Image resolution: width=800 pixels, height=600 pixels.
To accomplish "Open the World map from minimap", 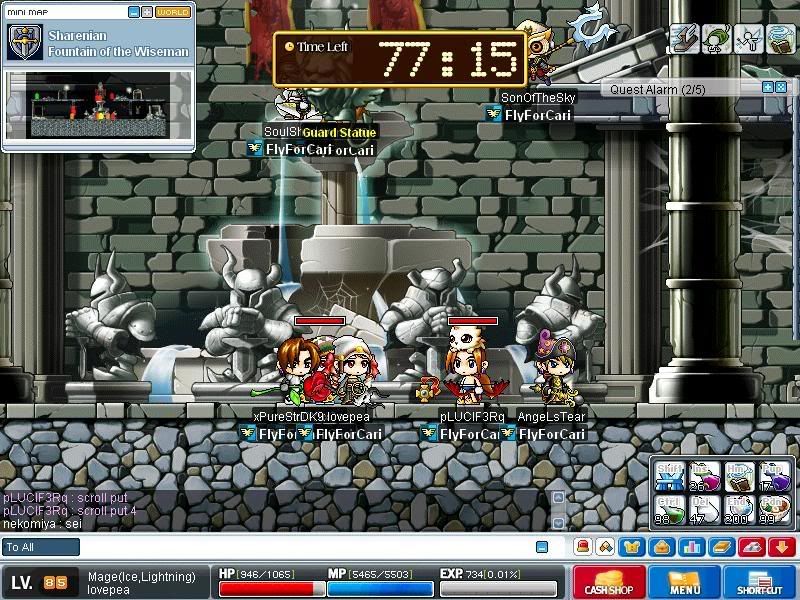I will [173, 12].
